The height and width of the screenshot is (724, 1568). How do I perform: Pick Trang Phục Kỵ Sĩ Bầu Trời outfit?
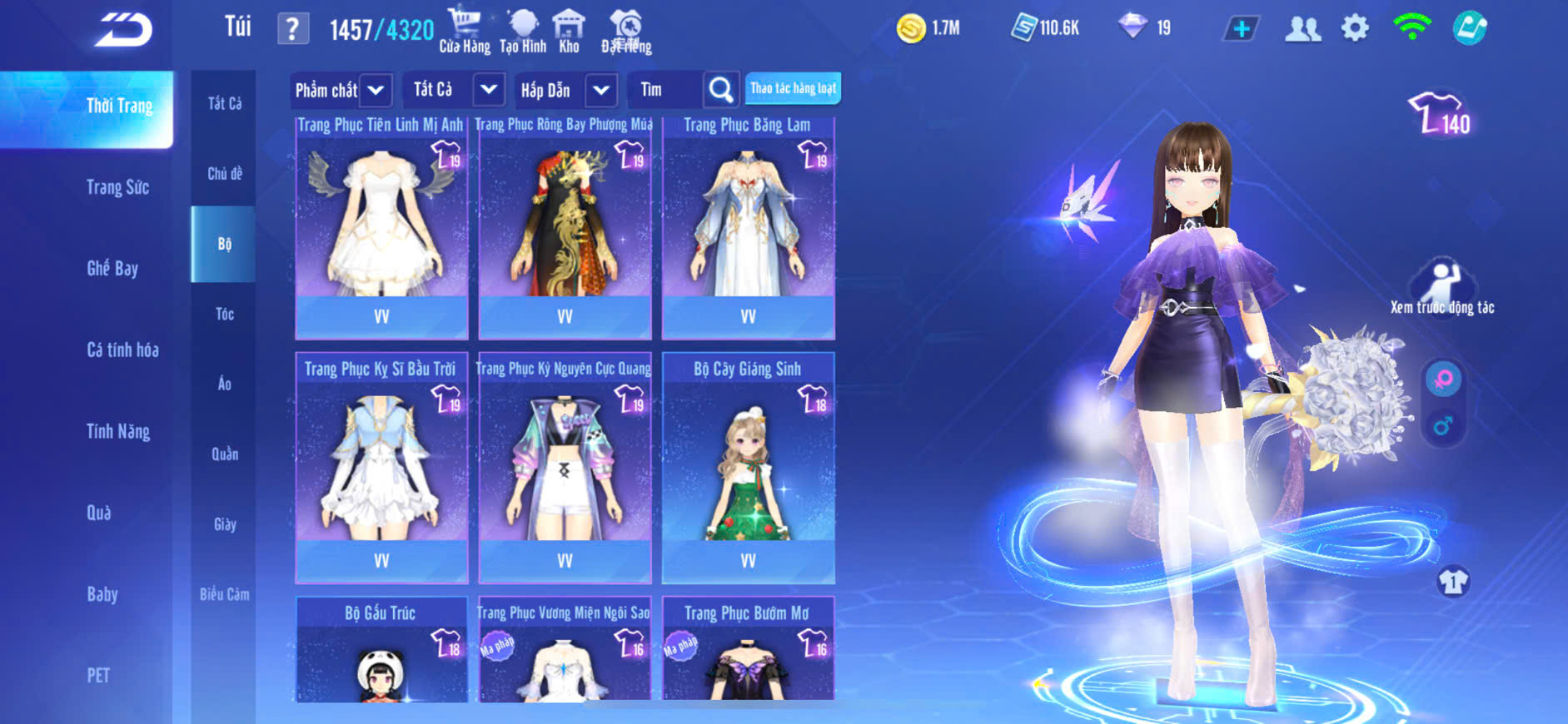tap(381, 468)
